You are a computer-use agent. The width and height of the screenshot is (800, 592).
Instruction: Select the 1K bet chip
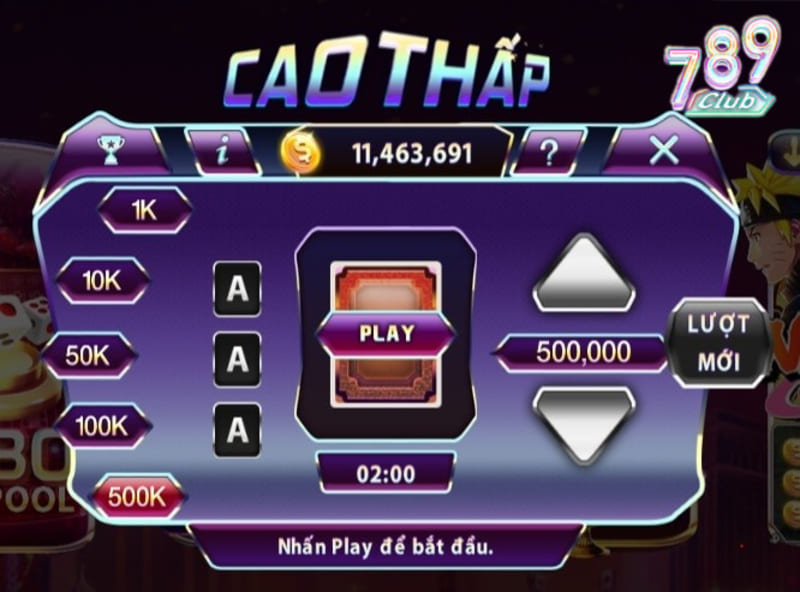point(144,208)
